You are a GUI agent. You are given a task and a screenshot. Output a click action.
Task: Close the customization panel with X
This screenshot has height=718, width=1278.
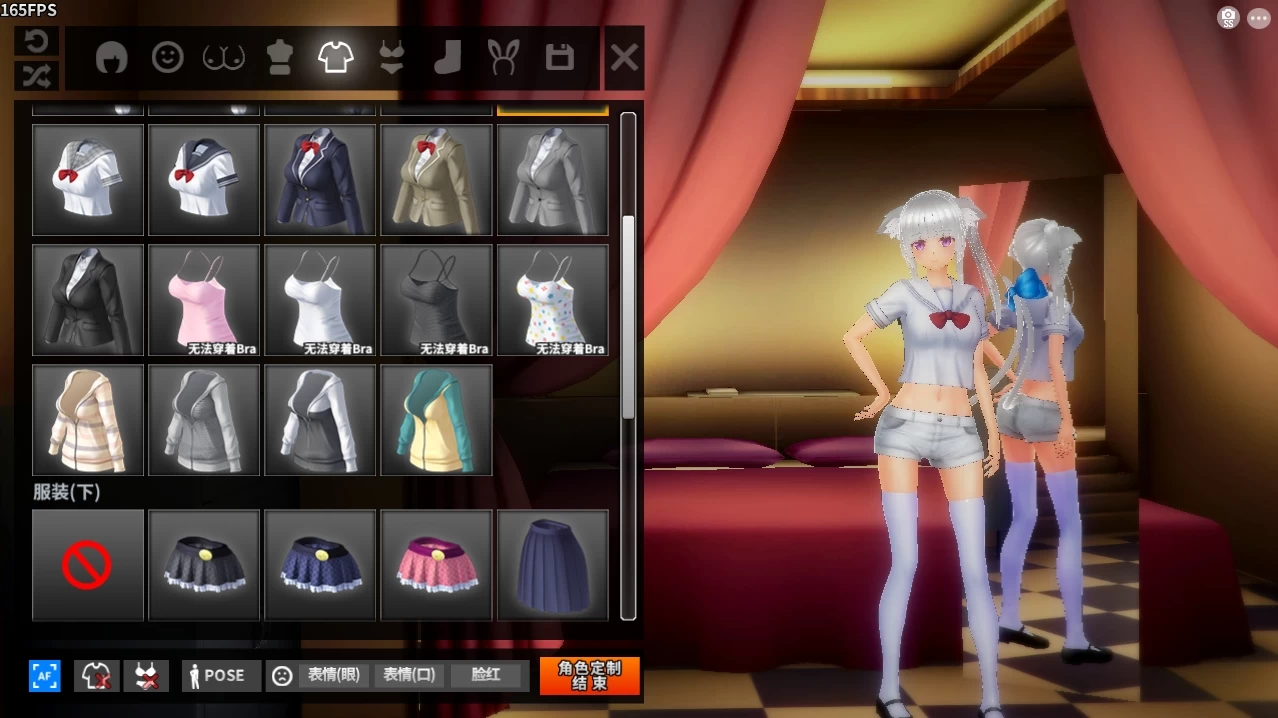624,59
